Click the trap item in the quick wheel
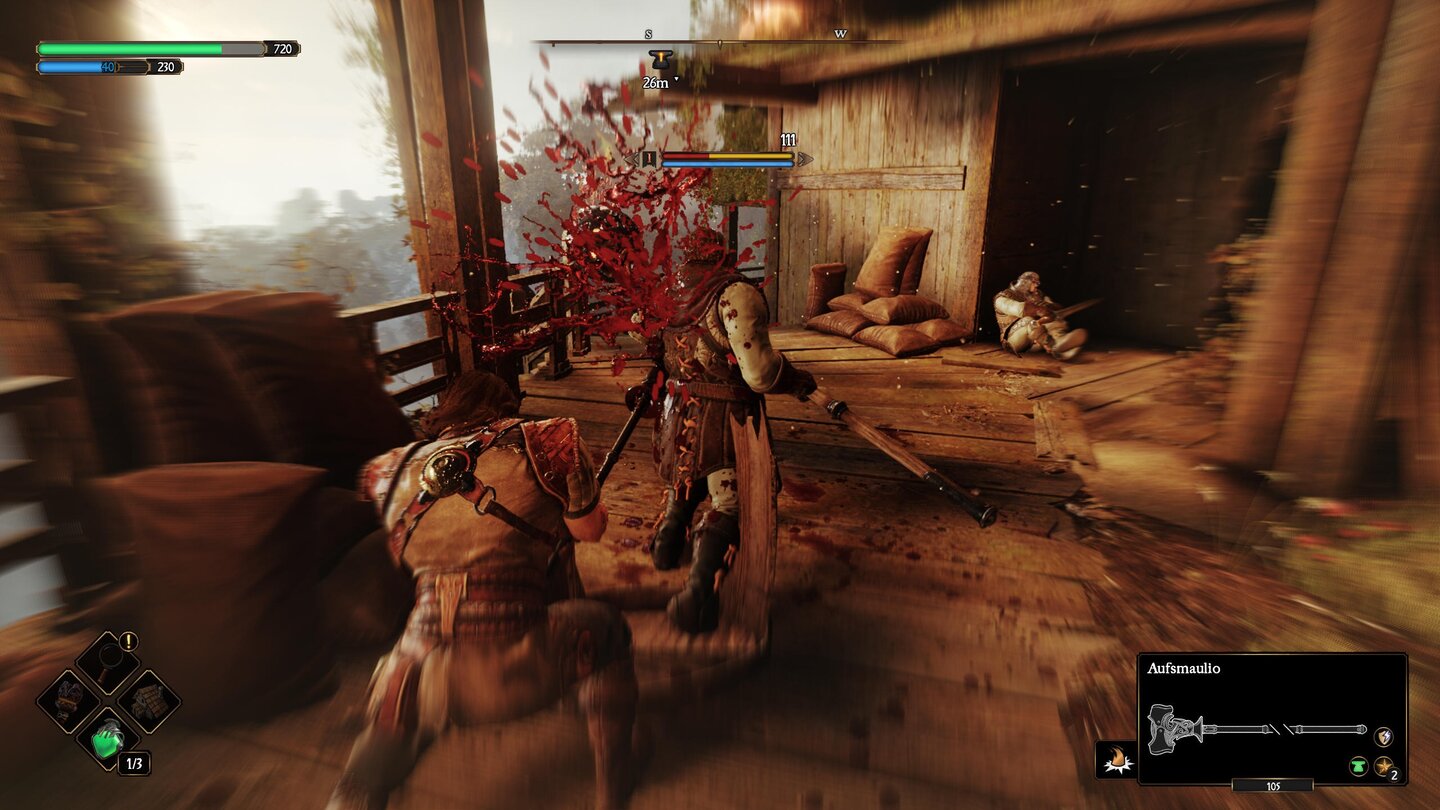 148,700
